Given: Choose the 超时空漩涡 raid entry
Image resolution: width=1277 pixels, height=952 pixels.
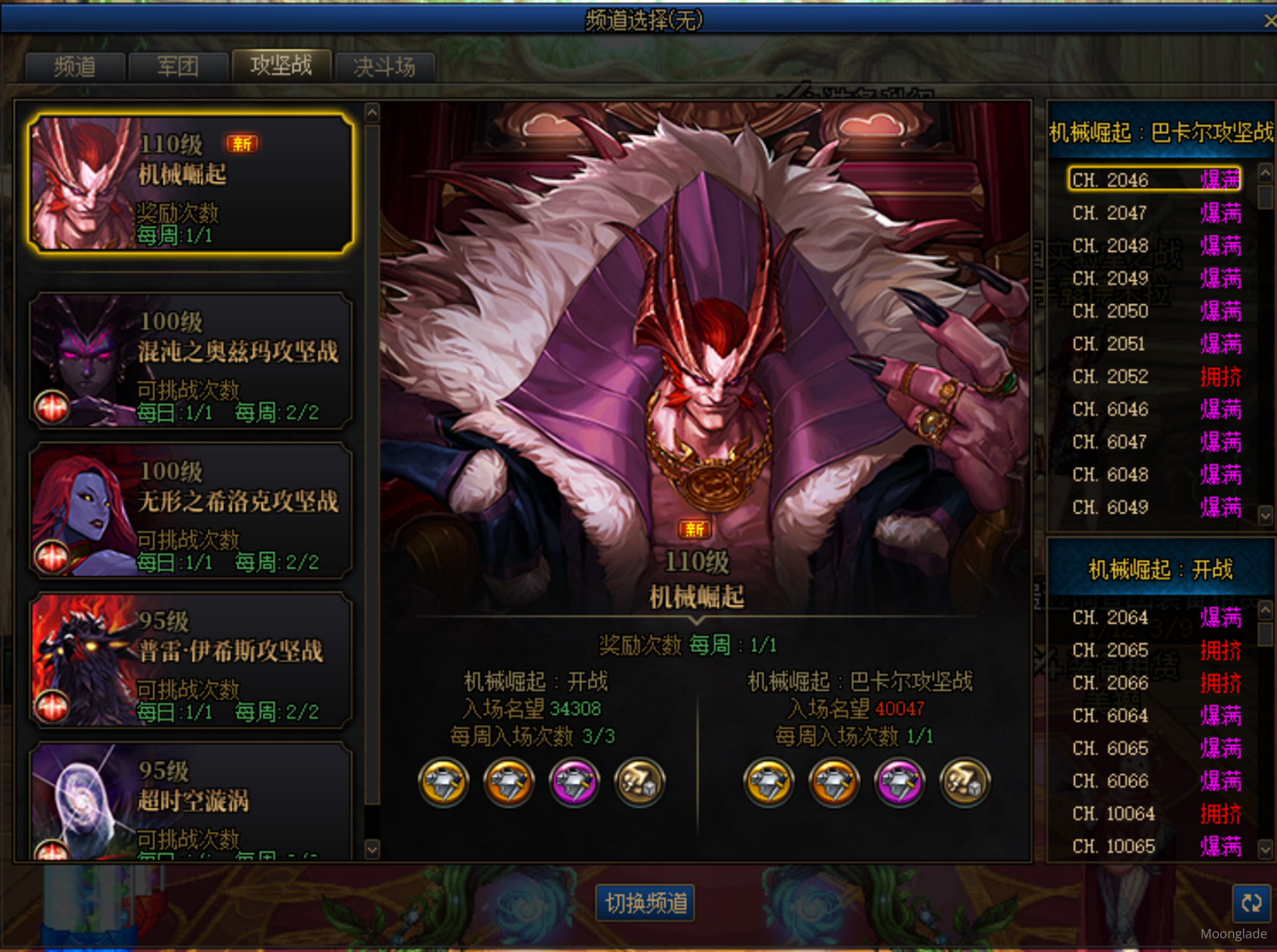Looking at the screenshot, I should coord(190,801).
